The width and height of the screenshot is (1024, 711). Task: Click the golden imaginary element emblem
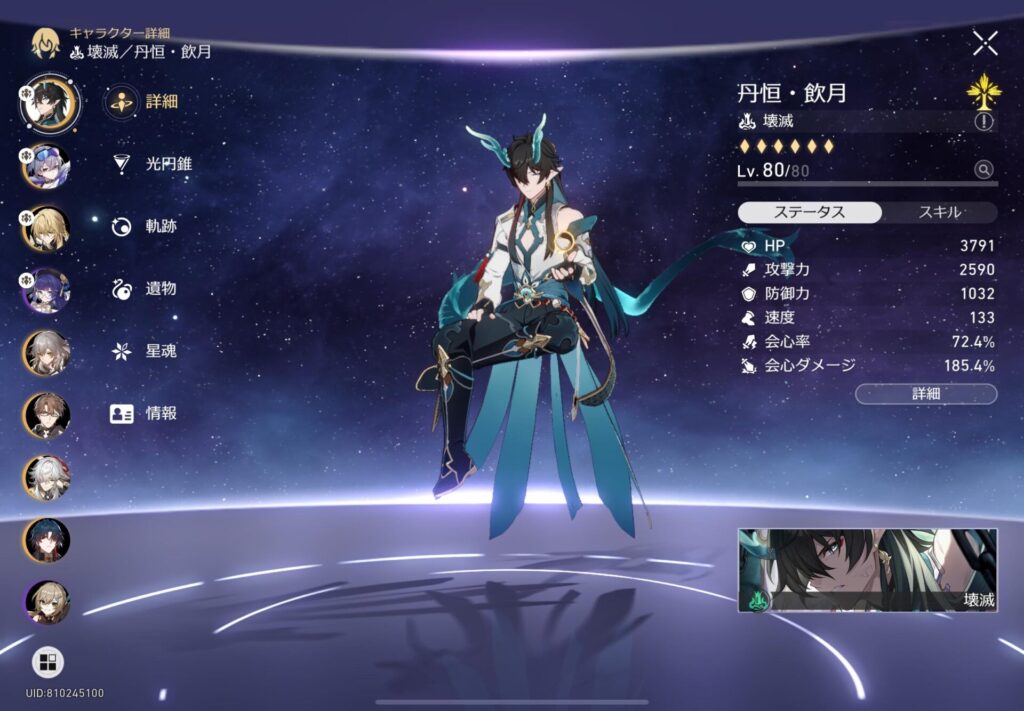tap(984, 92)
